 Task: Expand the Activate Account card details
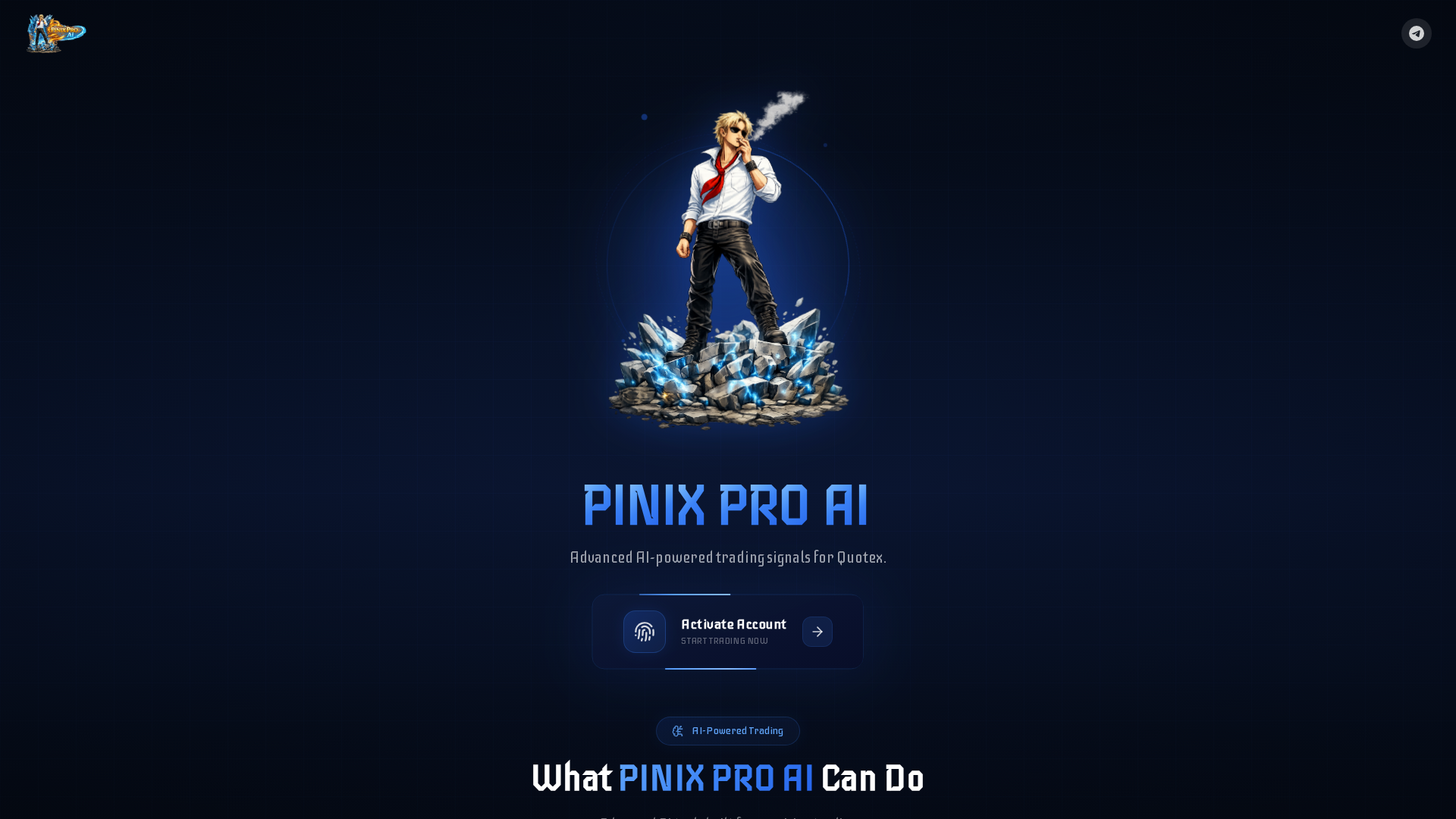pyautogui.click(x=727, y=632)
